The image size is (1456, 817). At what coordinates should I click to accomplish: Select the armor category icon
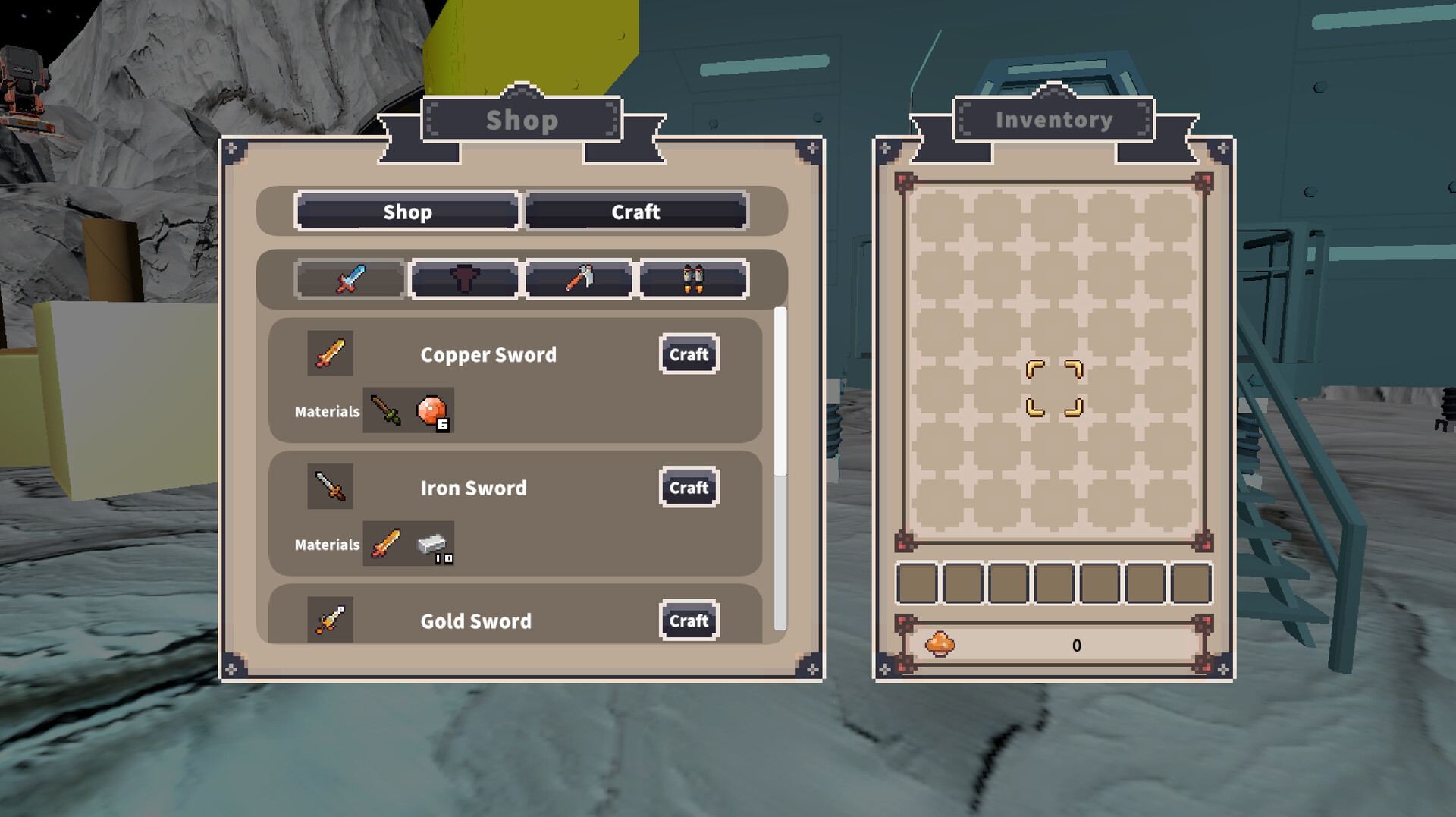[x=464, y=278]
